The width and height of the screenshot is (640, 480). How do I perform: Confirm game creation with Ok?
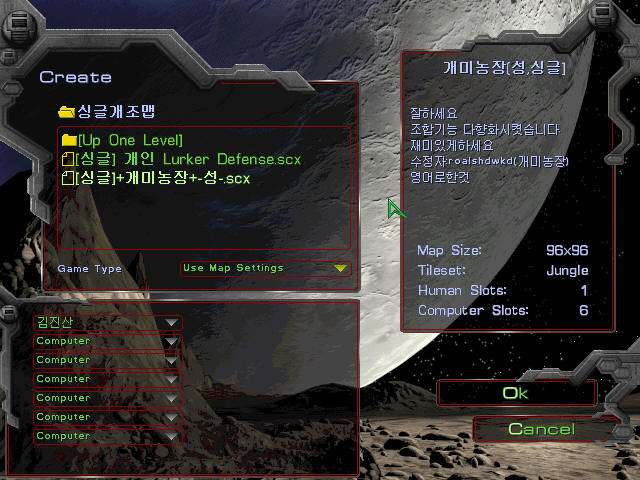[x=515, y=393]
